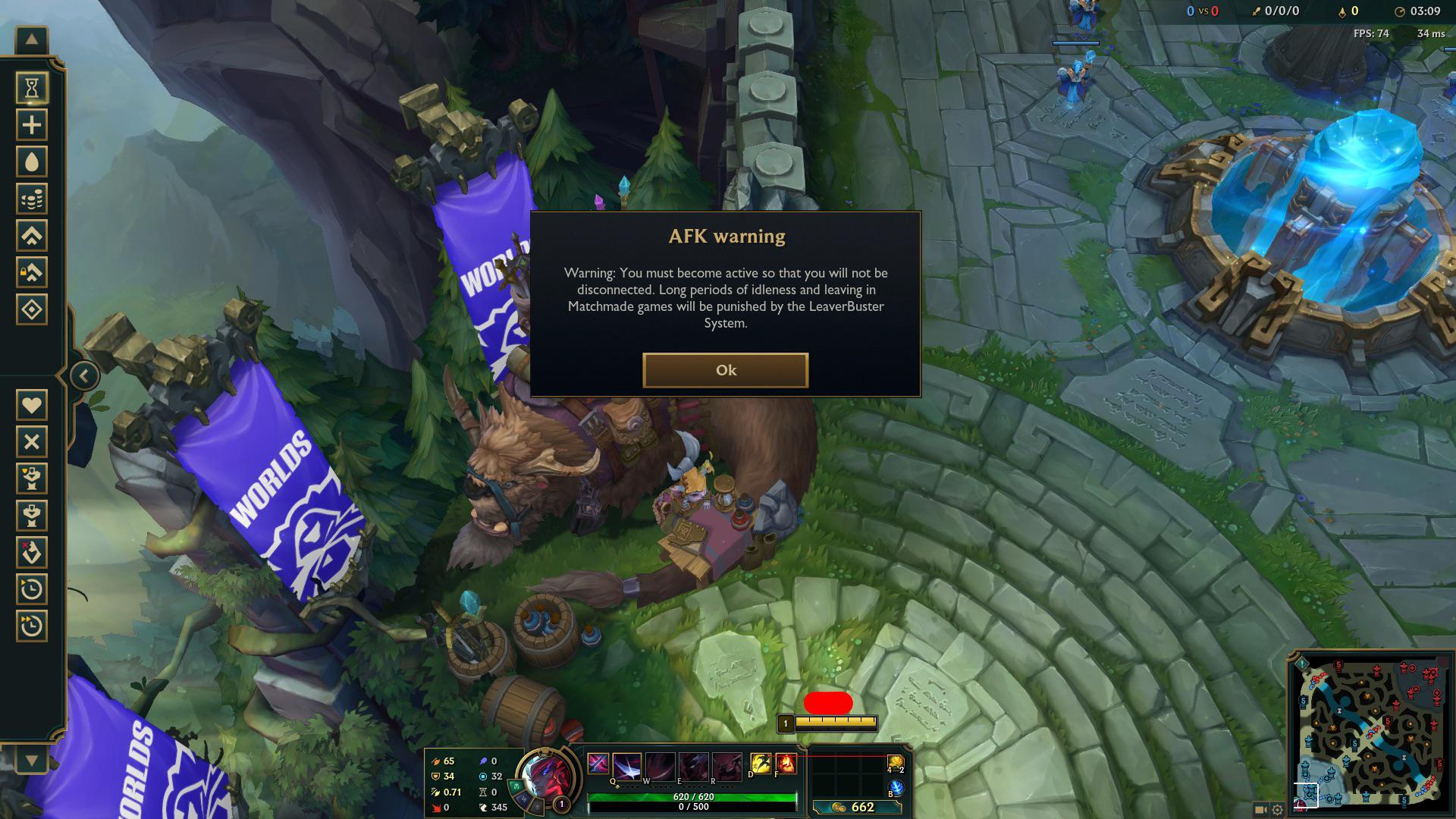
Task: Toggle the cooldown-refresh diamond cheat
Action: pos(31,309)
